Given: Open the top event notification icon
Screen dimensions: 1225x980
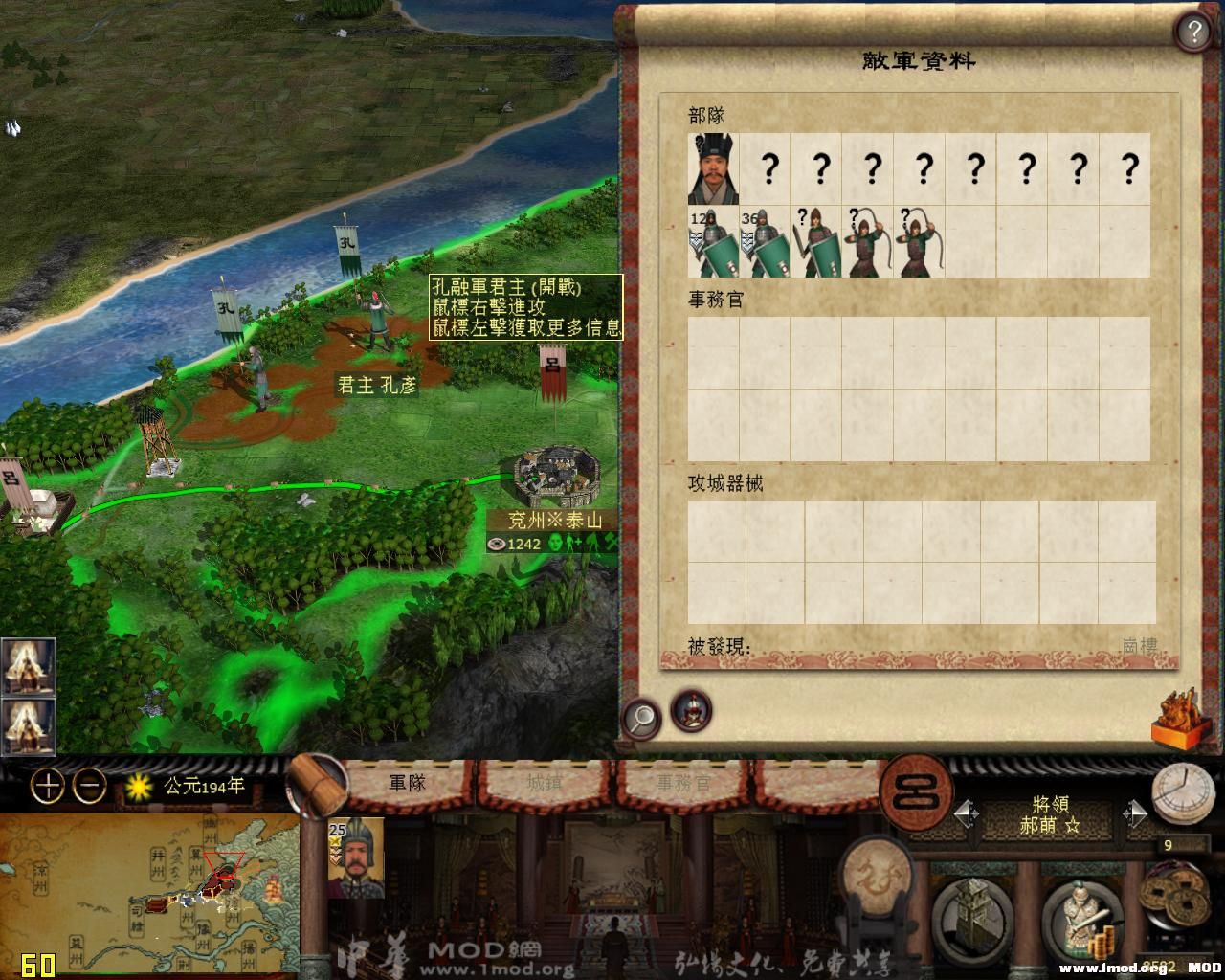Looking at the screenshot, I should [28, 666].
